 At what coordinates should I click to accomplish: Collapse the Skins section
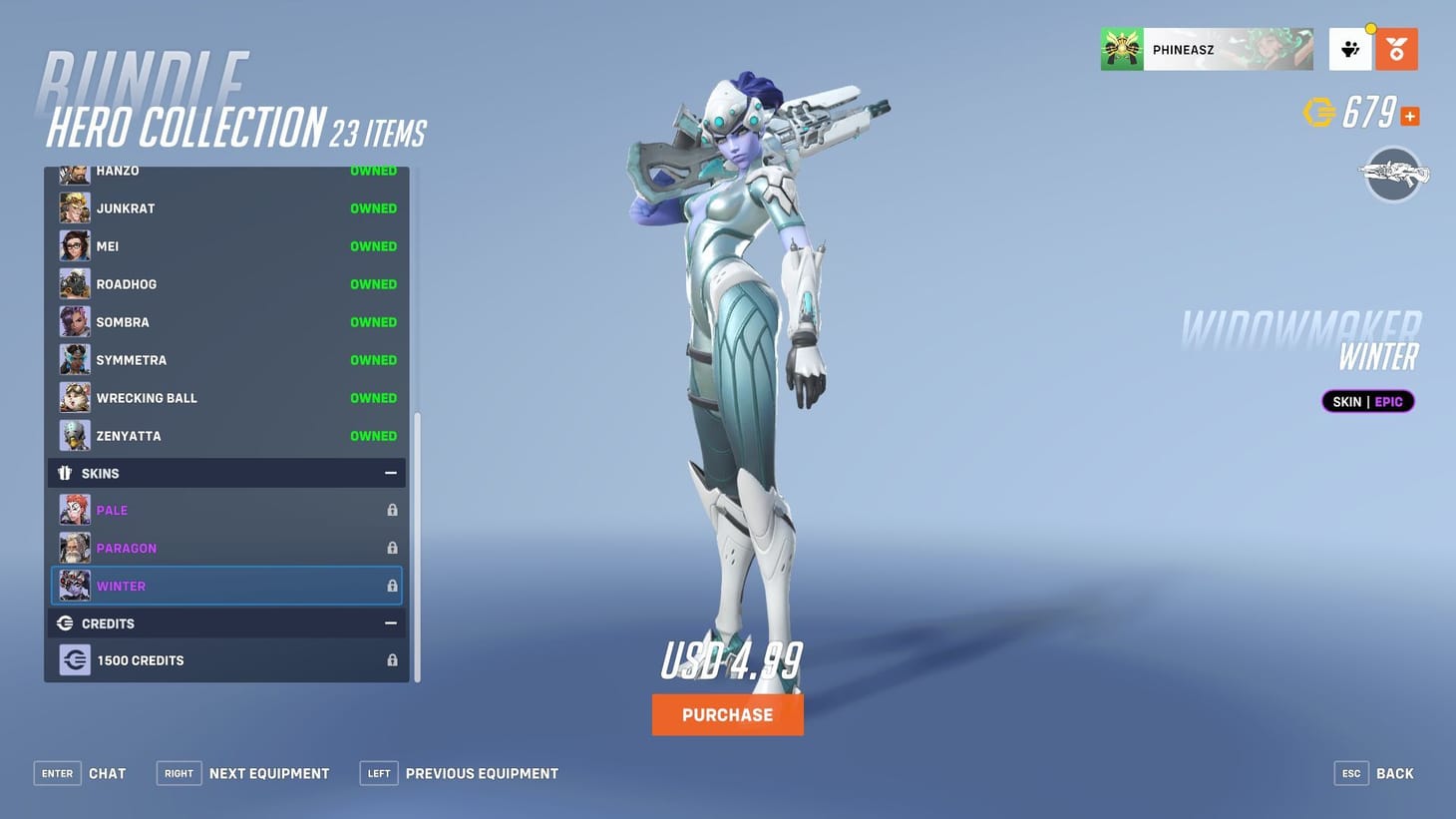pyautogui.click(x=391, y=473)
